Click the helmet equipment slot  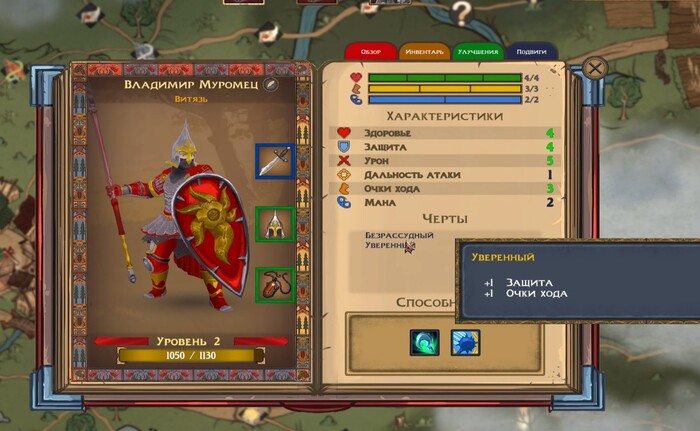(x=273, y=224)
